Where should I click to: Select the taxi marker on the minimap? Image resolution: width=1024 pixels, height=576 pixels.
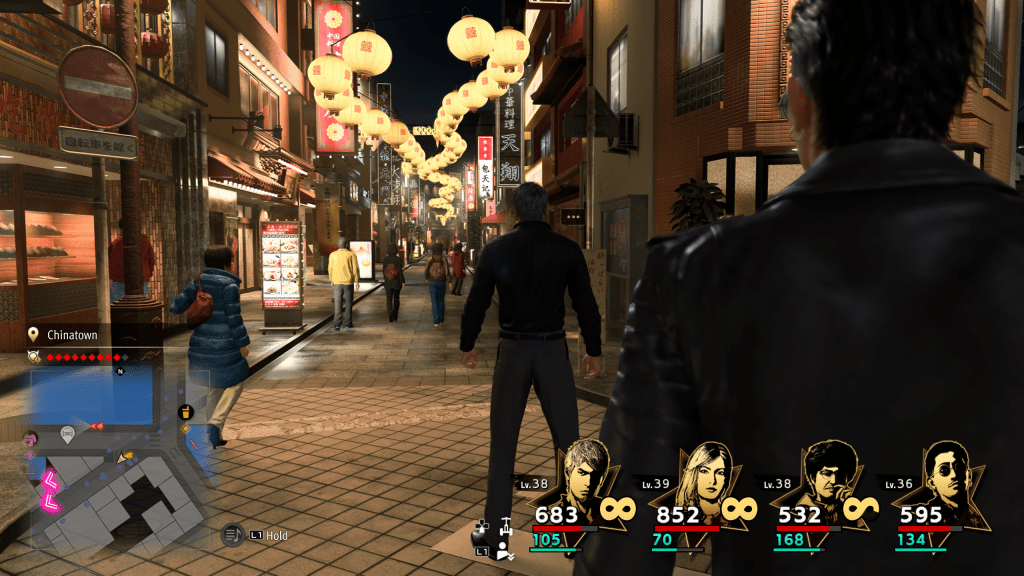coord(68,434)
